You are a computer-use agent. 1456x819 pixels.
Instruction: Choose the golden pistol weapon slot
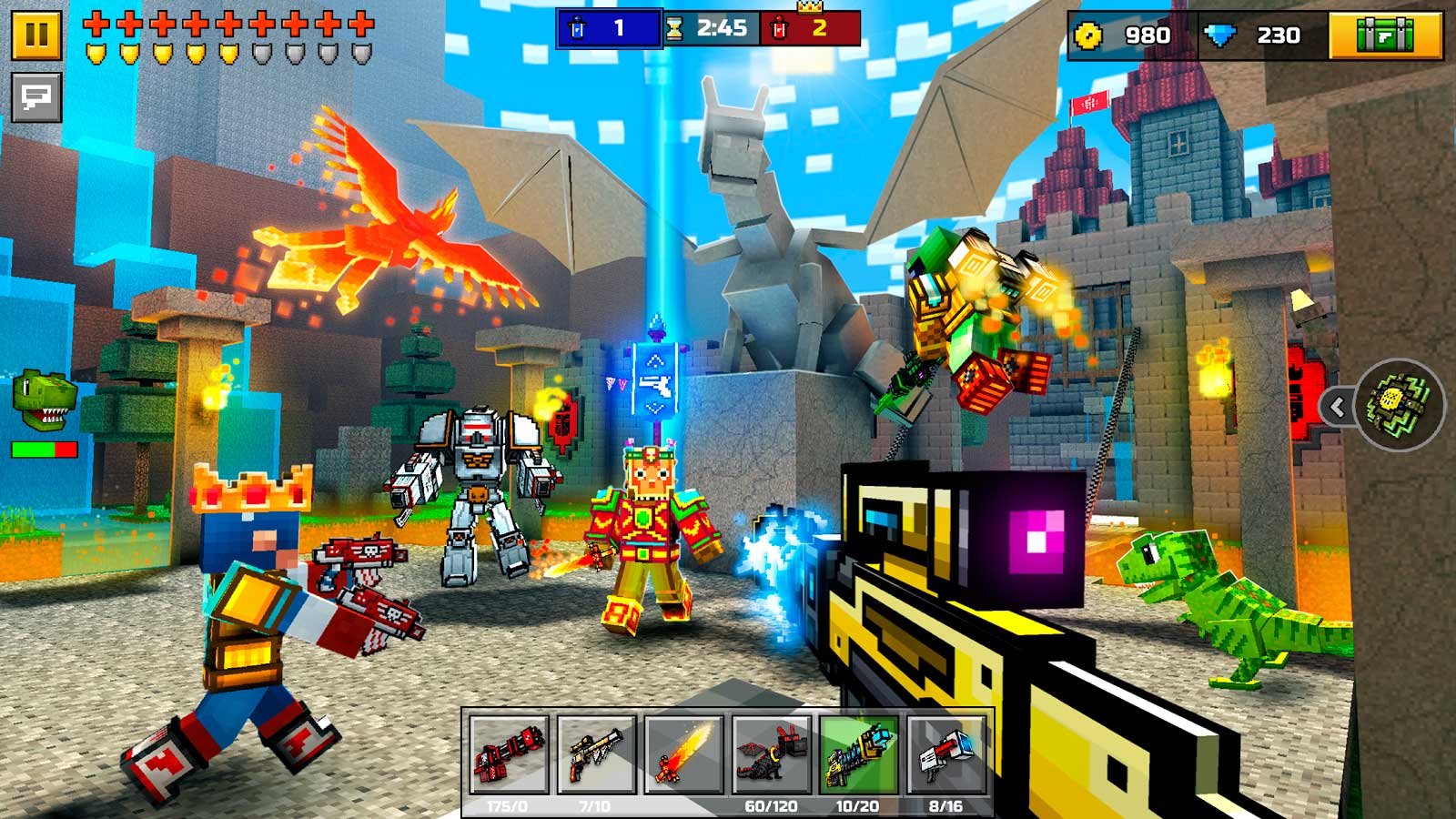point(596,755)
